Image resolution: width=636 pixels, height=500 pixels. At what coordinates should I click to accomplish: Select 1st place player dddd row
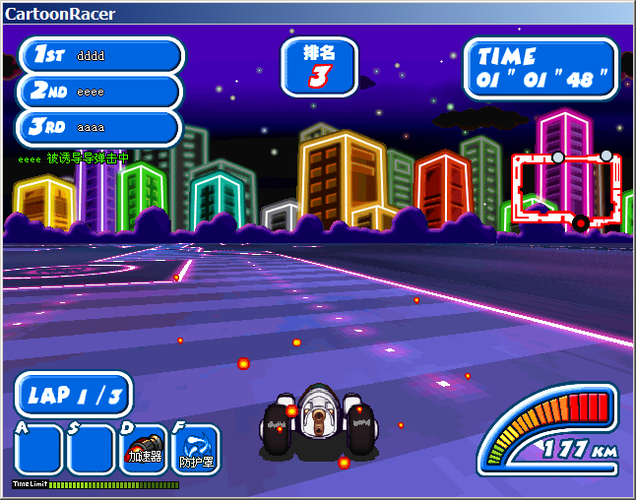coord(101,55)
